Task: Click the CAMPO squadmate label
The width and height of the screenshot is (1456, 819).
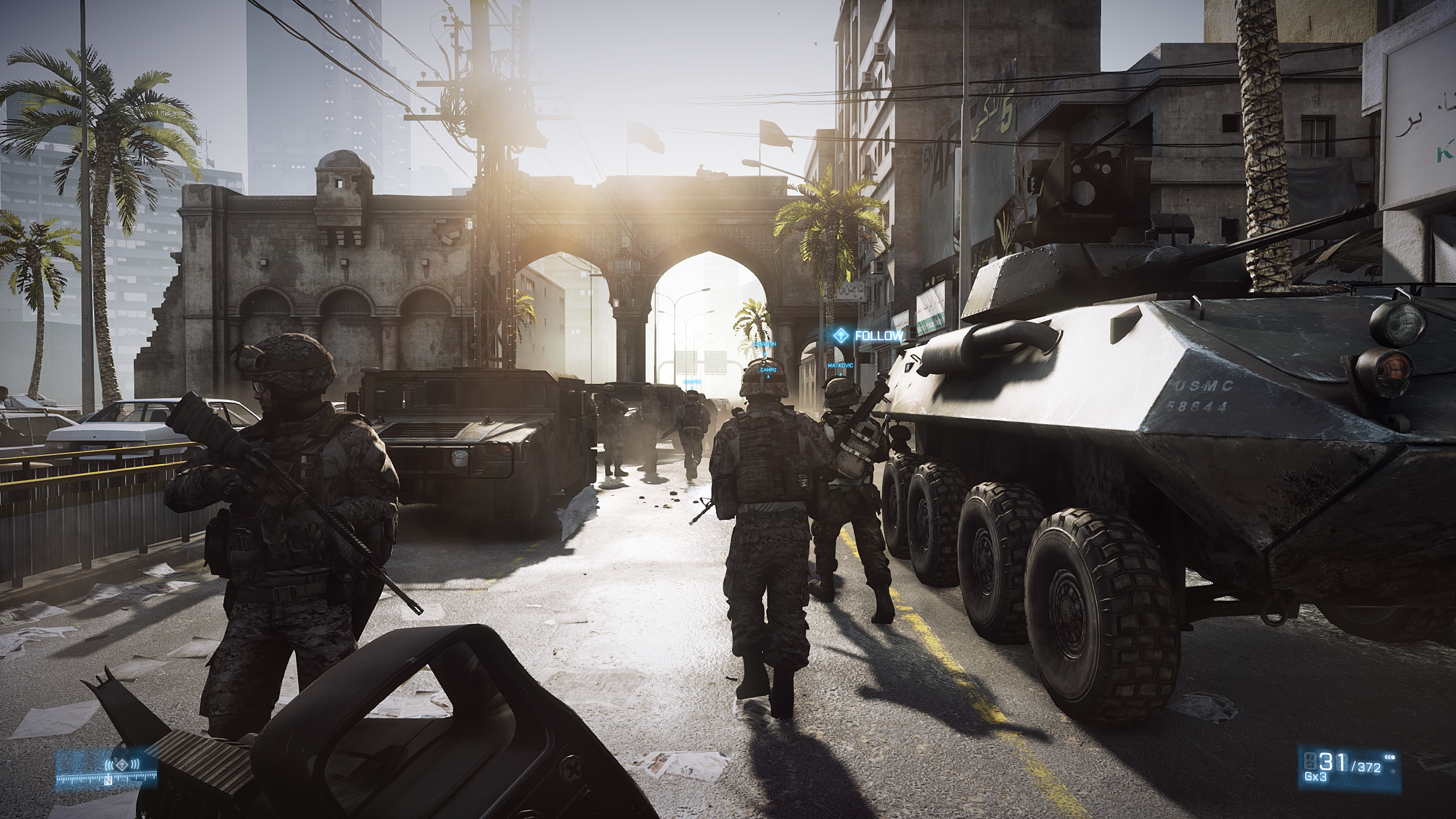Action: tap(768, 370)
